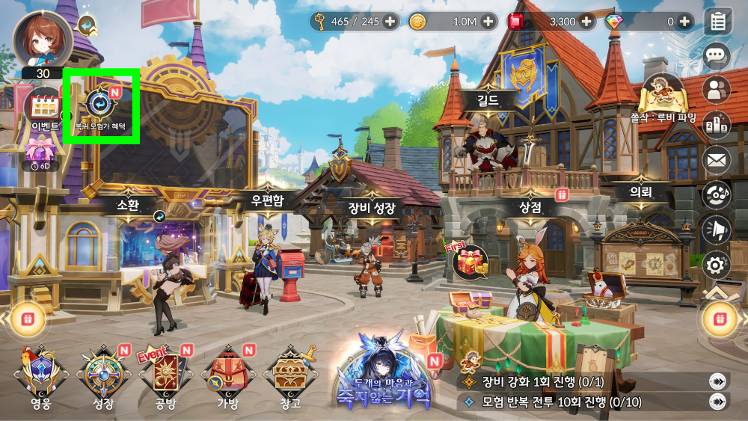Open the 이벤트 calendar menu
Image resolution: width=748 pixels, height=421 pixels.
pyautogui.click(x=45, y=106)
